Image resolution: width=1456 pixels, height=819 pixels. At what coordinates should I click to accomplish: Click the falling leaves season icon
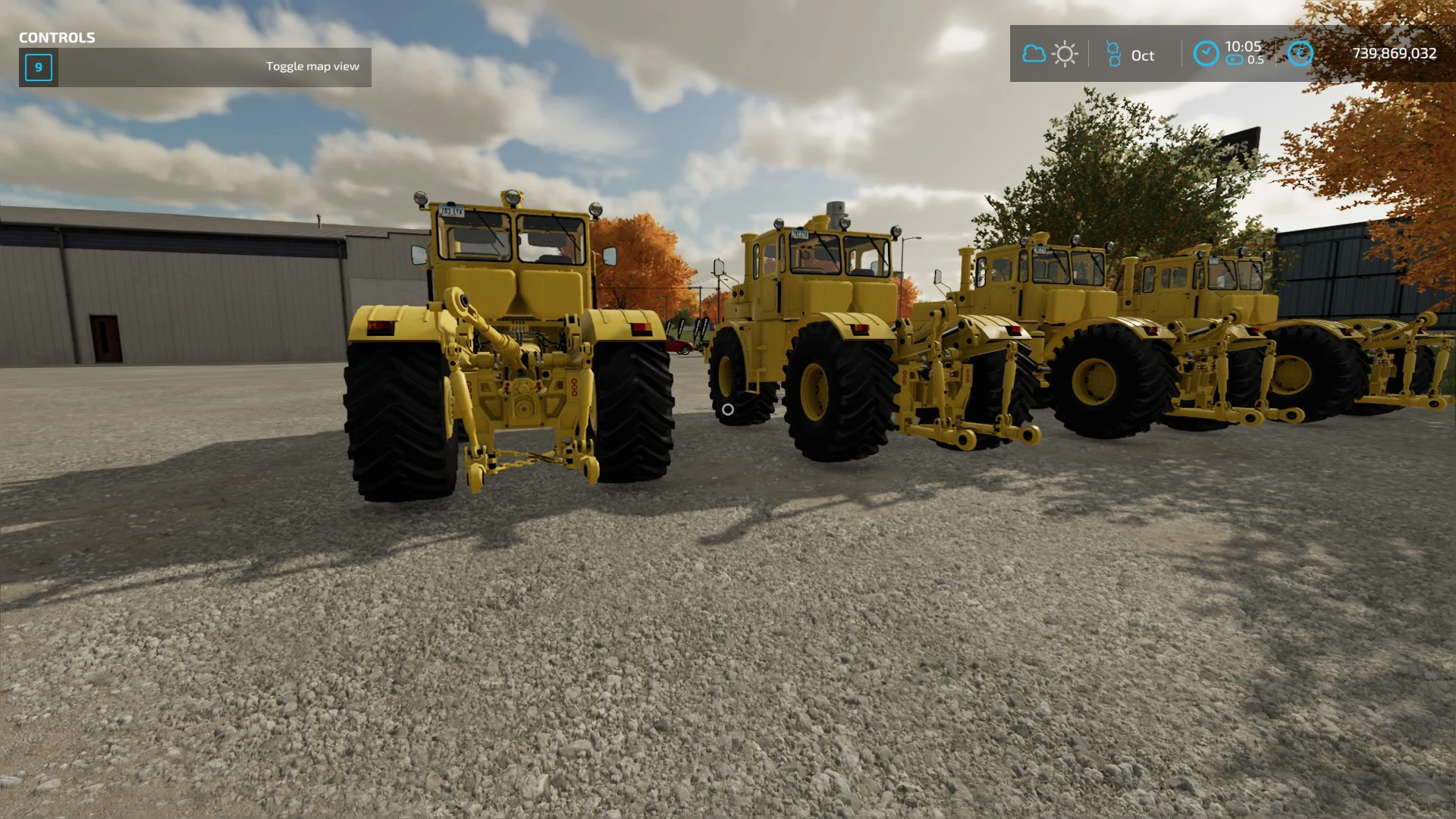[1113, 53]
